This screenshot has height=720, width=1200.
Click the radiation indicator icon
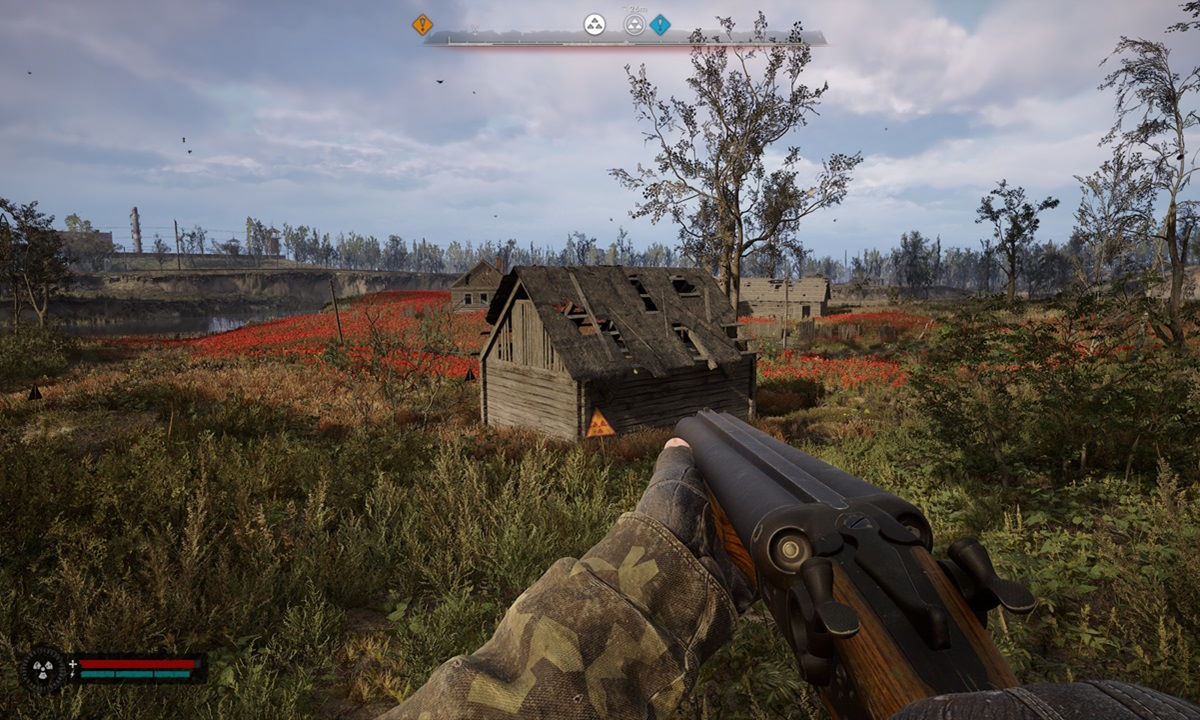click(x=44, y=668)
